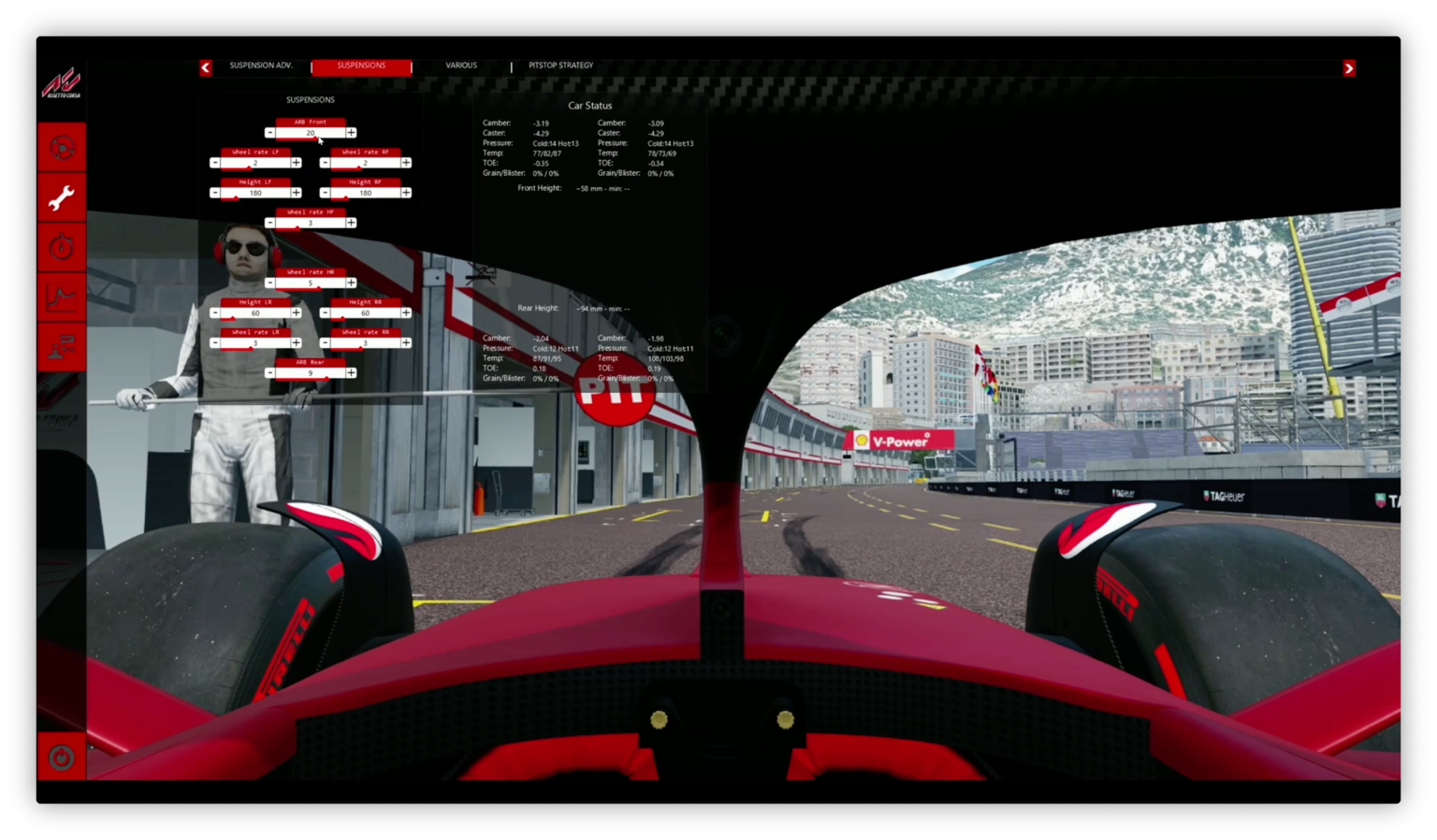Decrease Wheel rate HR value

click(x=269, y=282)
